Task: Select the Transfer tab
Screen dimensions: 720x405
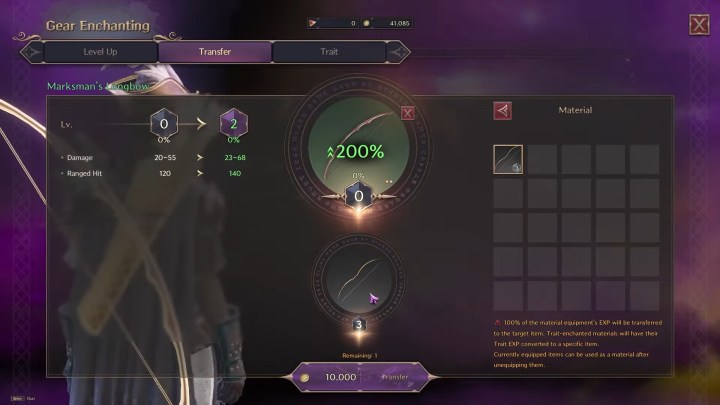Action: coord(215,51)
